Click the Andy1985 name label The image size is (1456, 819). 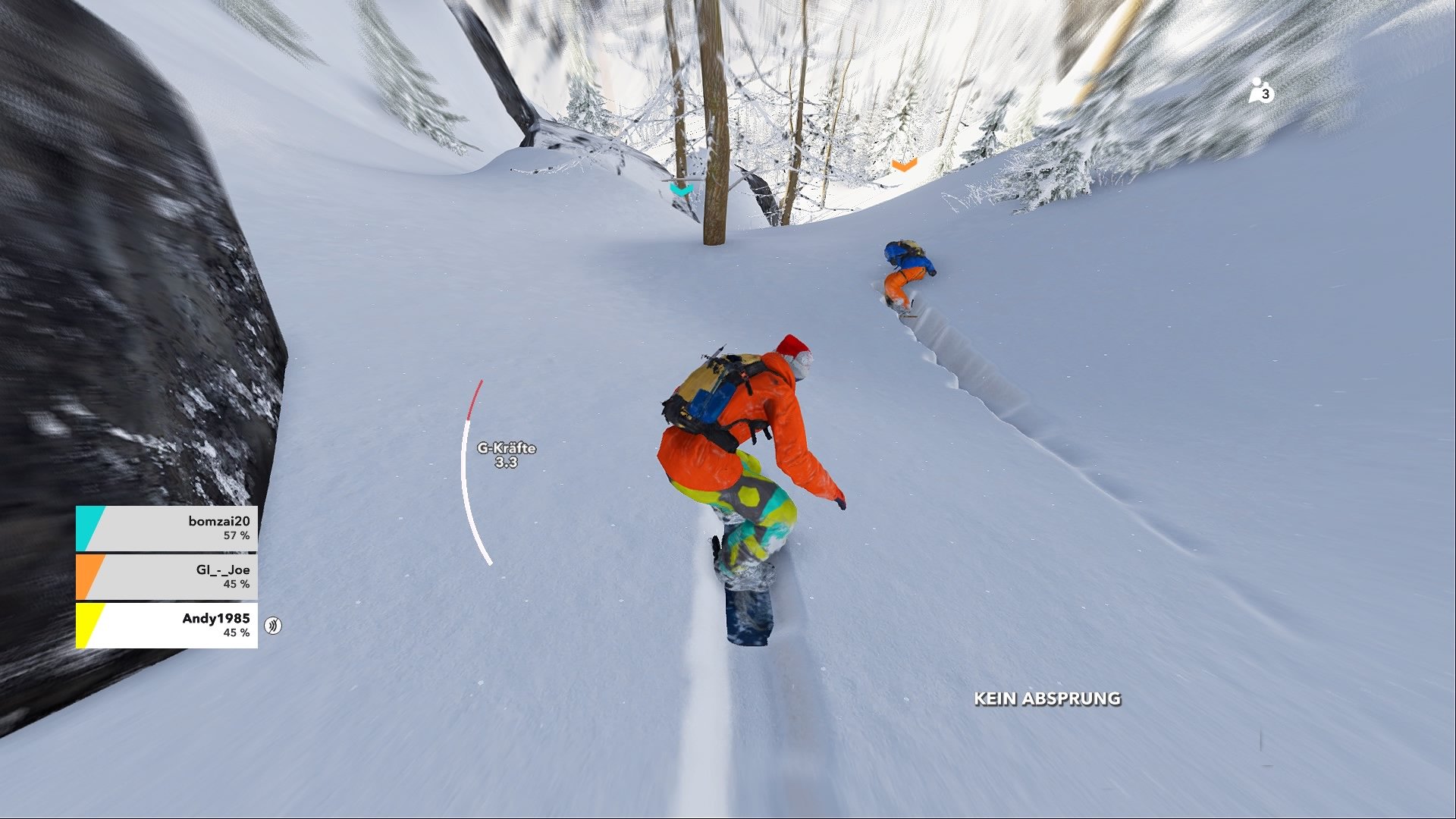218,618
